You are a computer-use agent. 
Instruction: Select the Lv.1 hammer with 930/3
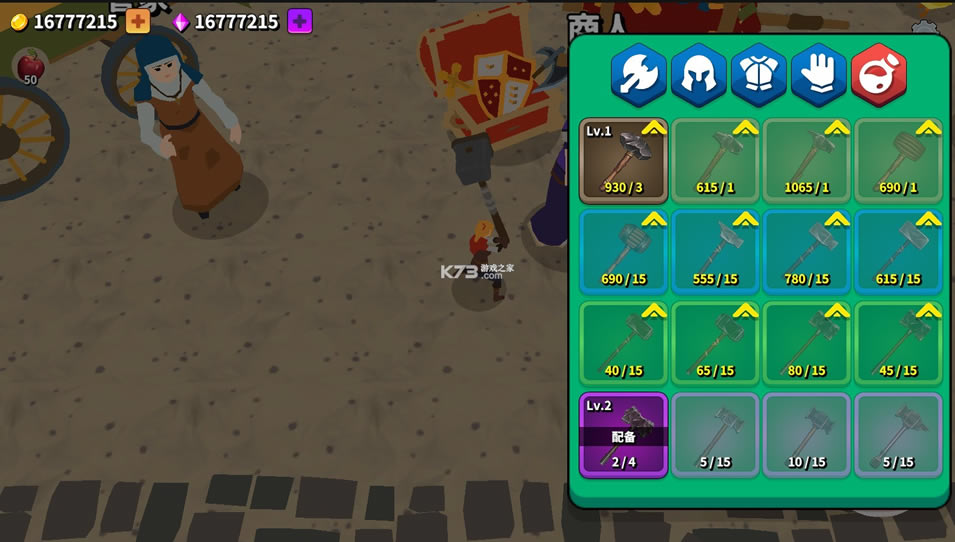(623, 161)
